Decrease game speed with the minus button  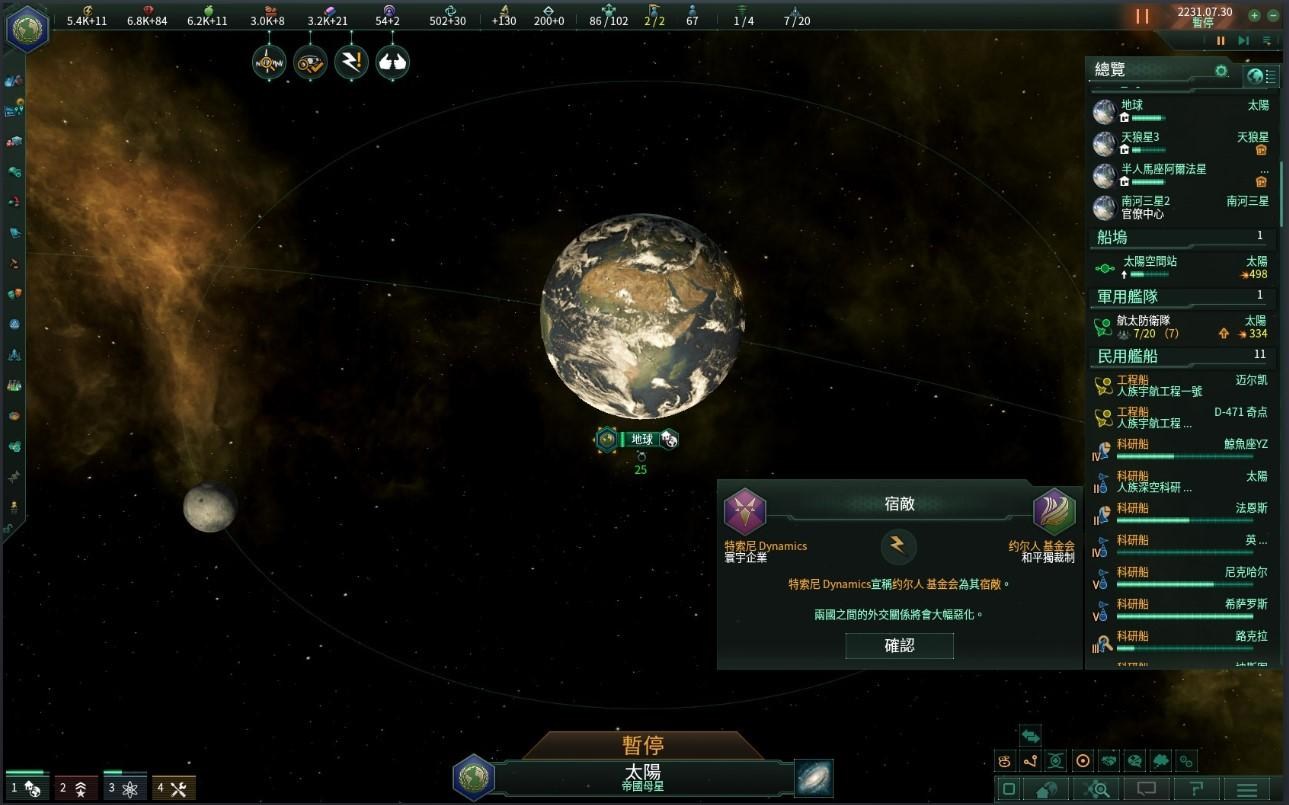[1272, 16]
